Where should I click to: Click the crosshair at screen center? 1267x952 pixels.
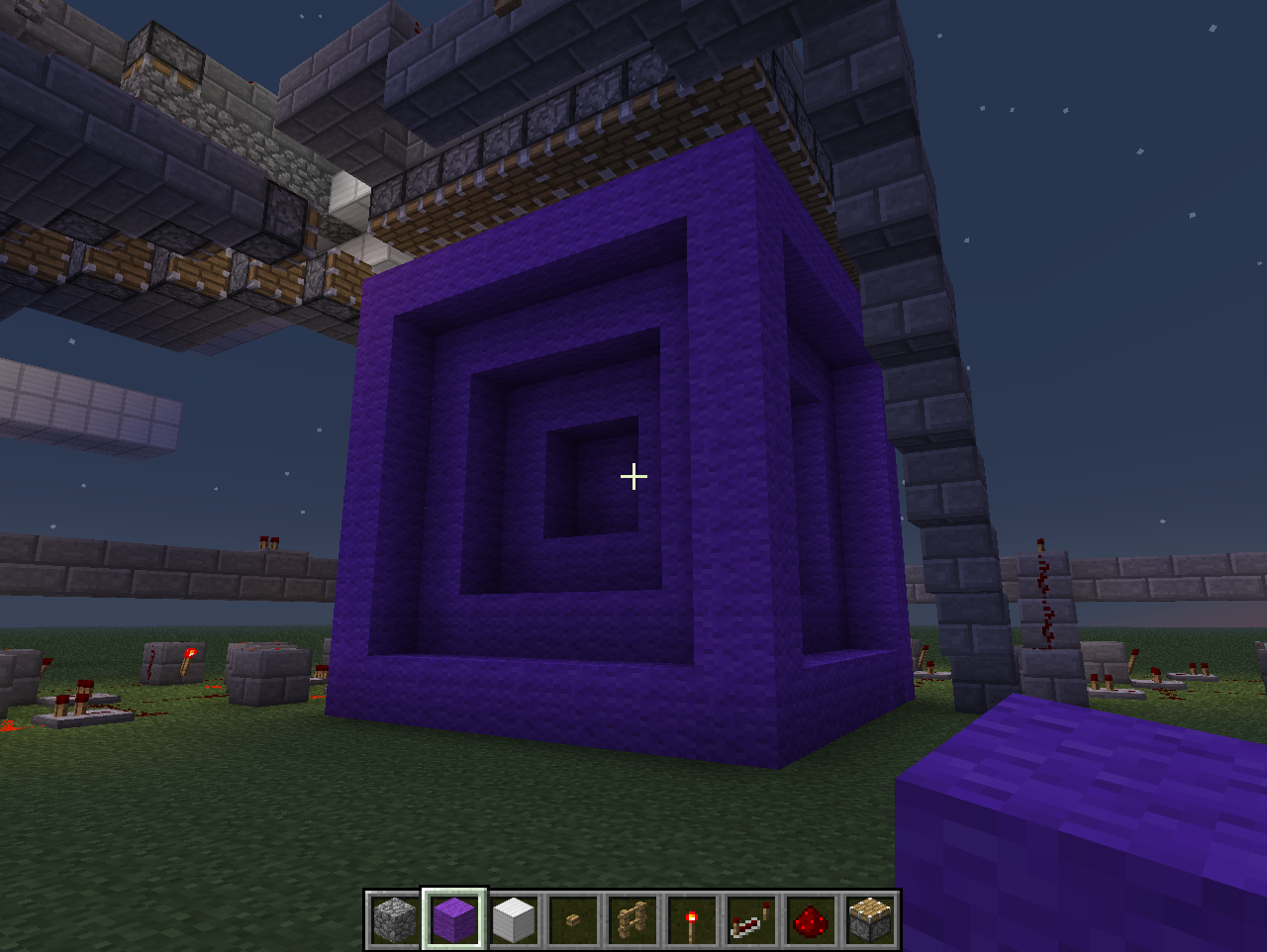click(633, 476)
